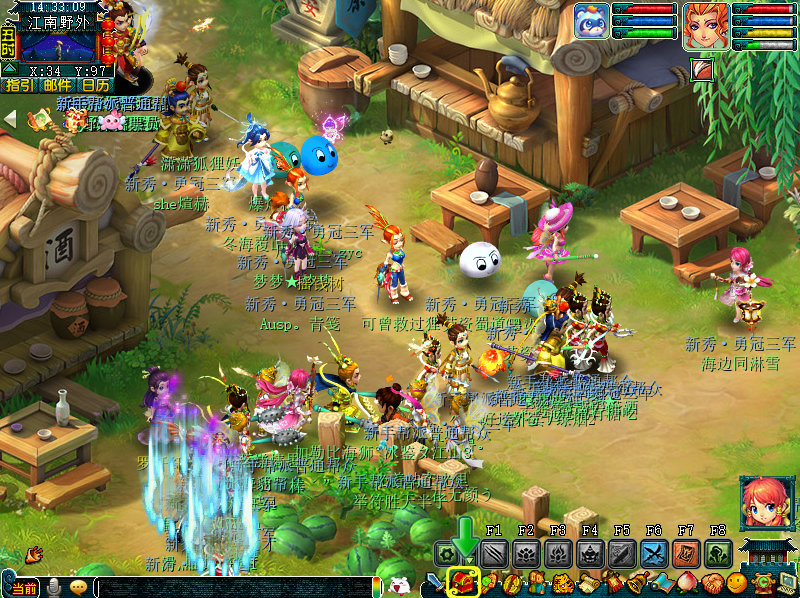Collapse the minimap with the up-arrow button
The width and height of the screenshot is (800, 598).
coord(9,69)
